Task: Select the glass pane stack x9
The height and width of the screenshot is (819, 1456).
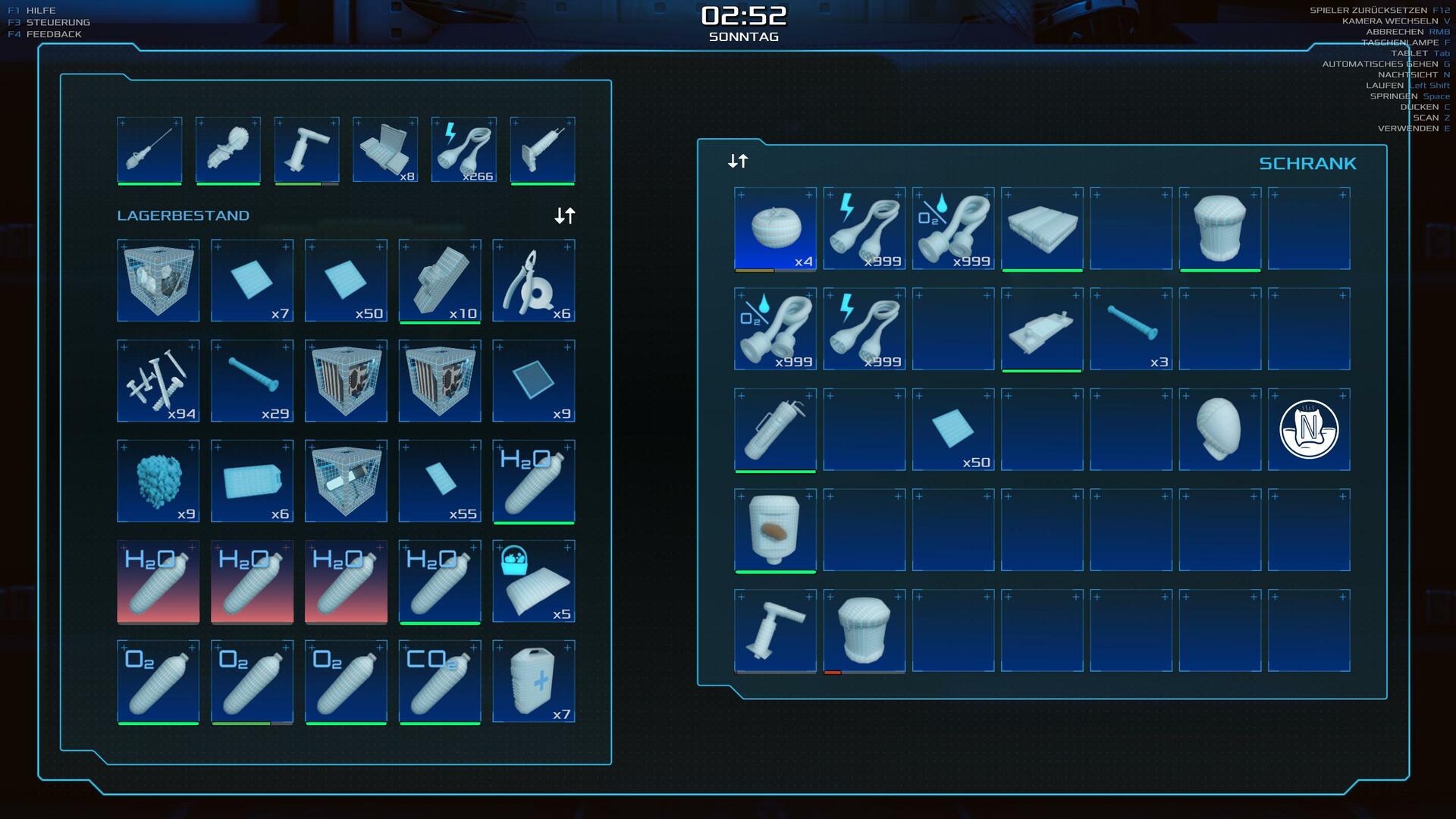Action: point(534,381)
